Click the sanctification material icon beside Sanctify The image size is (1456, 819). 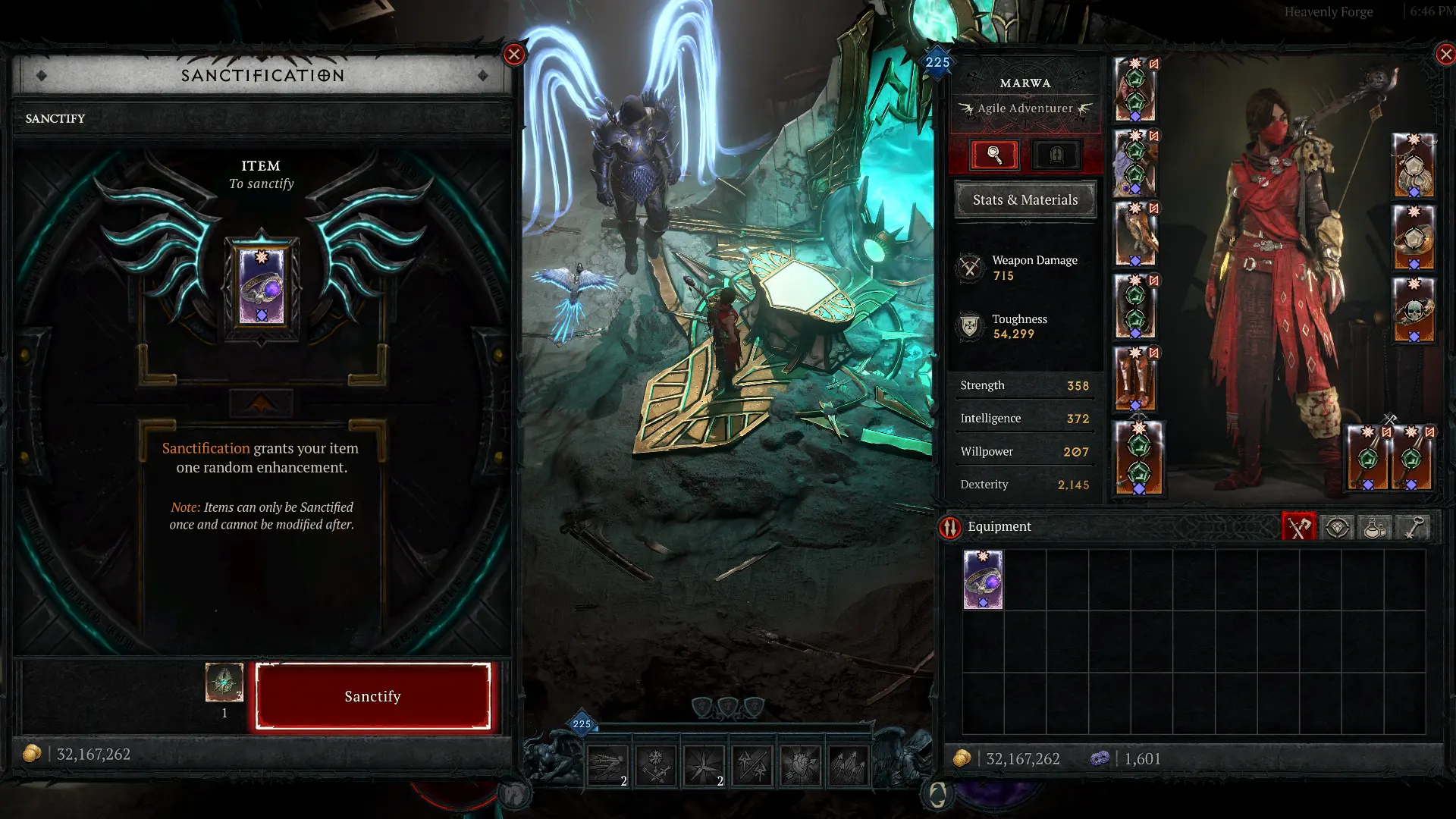tap(224, 682)
